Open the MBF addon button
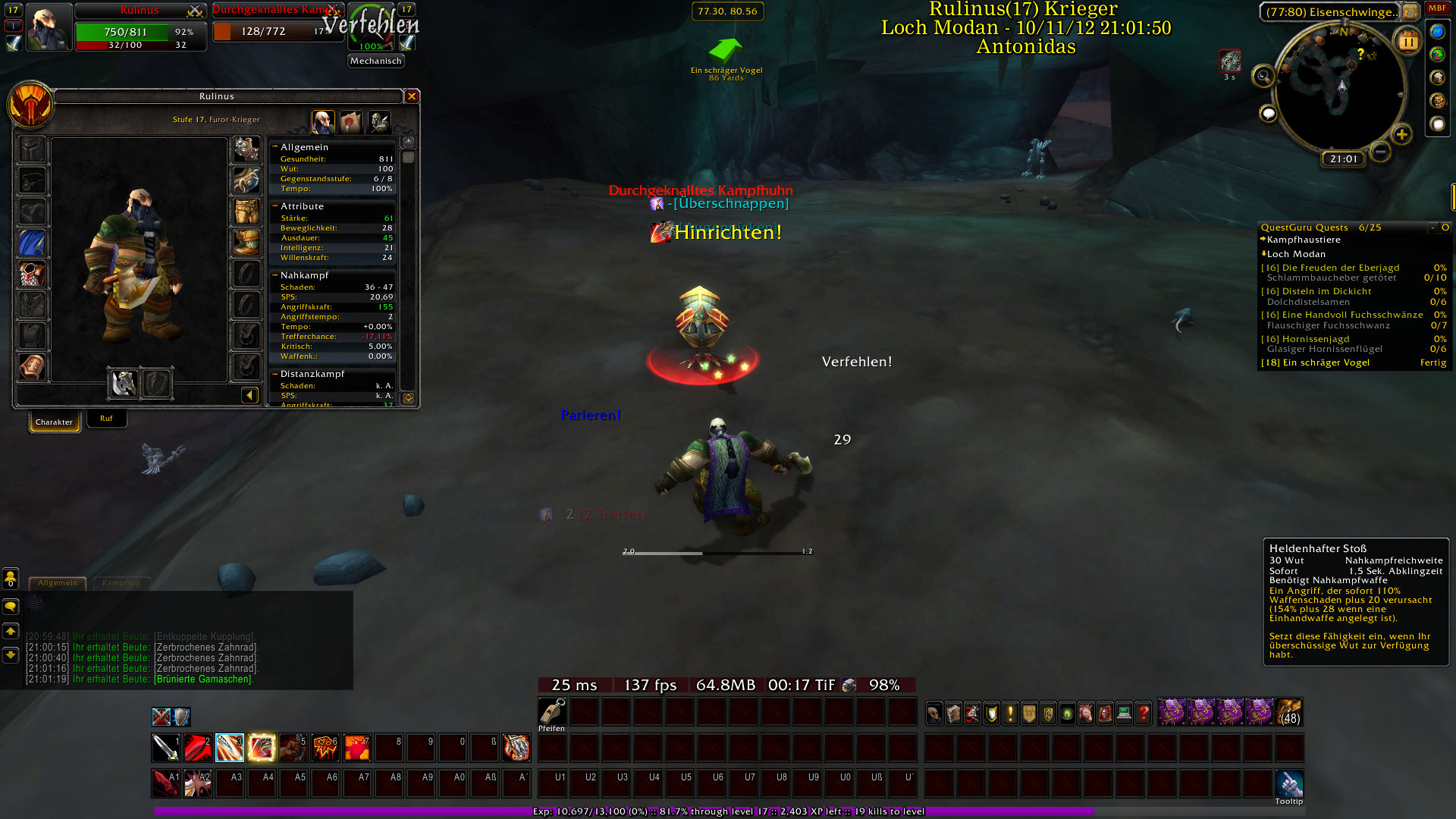Screen dimensions: 1456x819 tap(1437, 8)
